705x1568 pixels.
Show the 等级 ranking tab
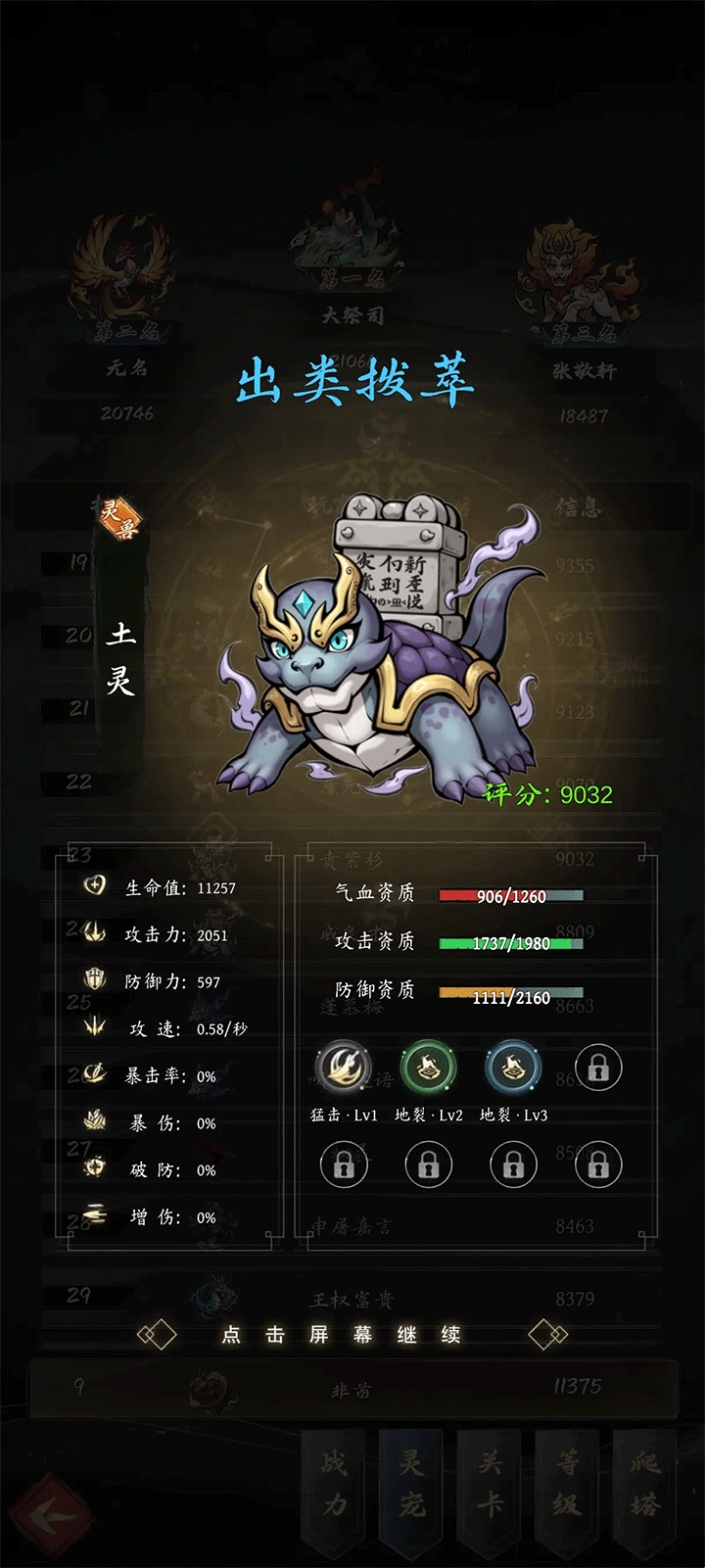(x=568, y=1485)
